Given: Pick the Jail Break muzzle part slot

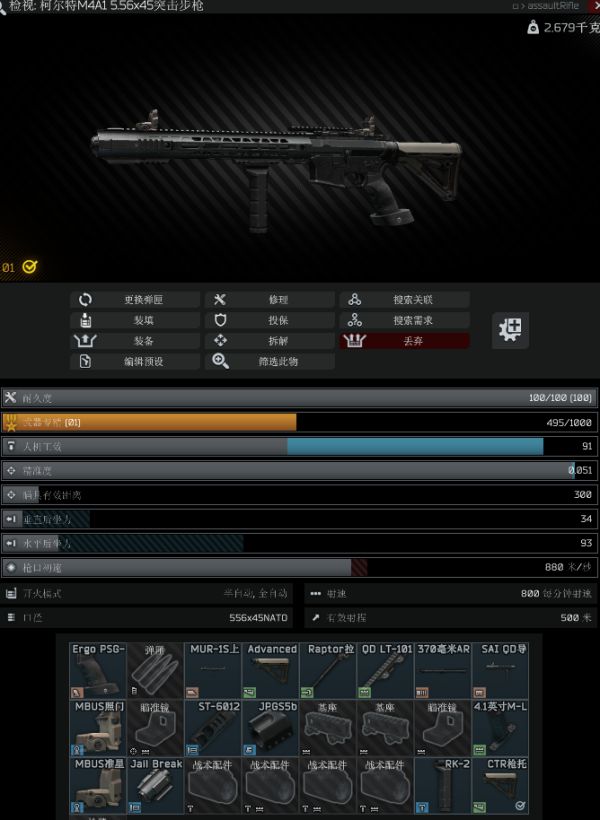Looking at the screenshot, I should coord(155,784).
